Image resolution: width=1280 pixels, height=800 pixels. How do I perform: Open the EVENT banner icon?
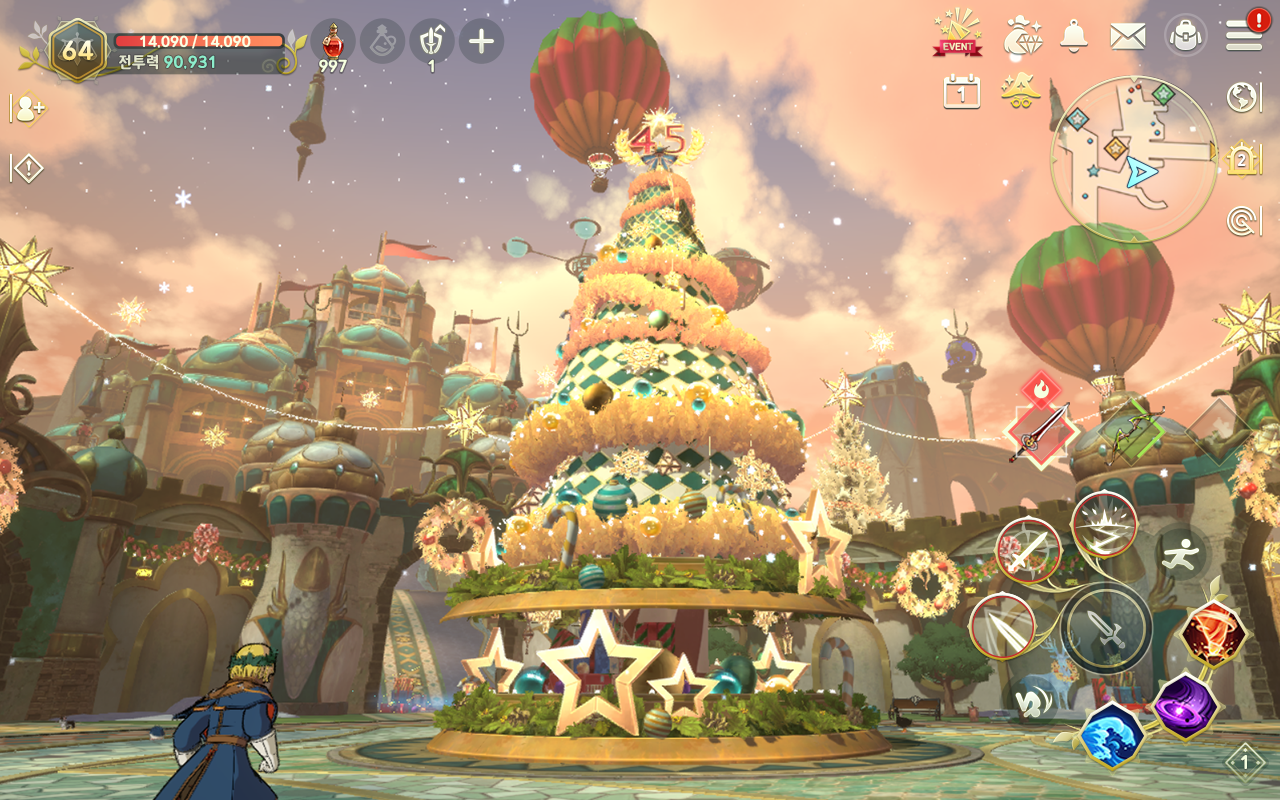tap(958, 34)
